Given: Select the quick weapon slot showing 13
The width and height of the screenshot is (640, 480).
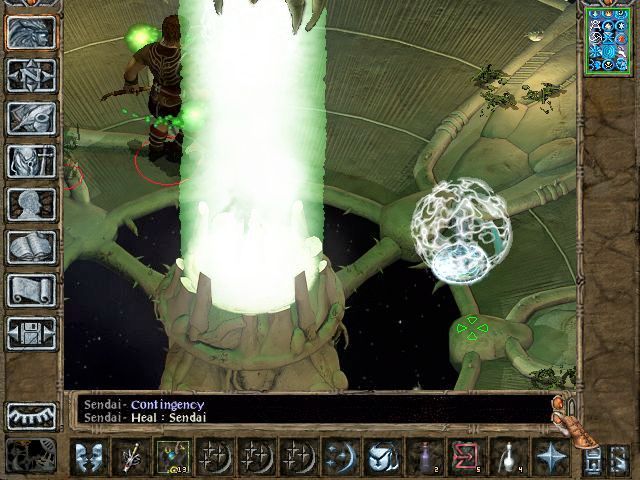Looking at the screenshot, I should click(170, 457).
